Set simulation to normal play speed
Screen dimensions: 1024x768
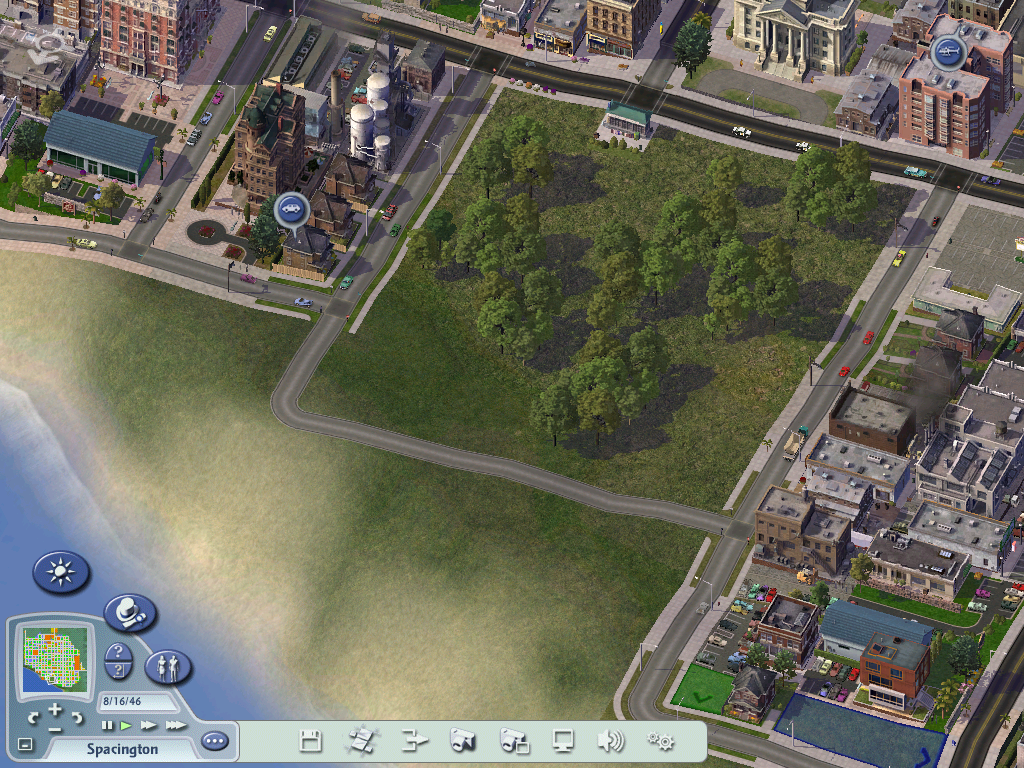pos(127,725)
